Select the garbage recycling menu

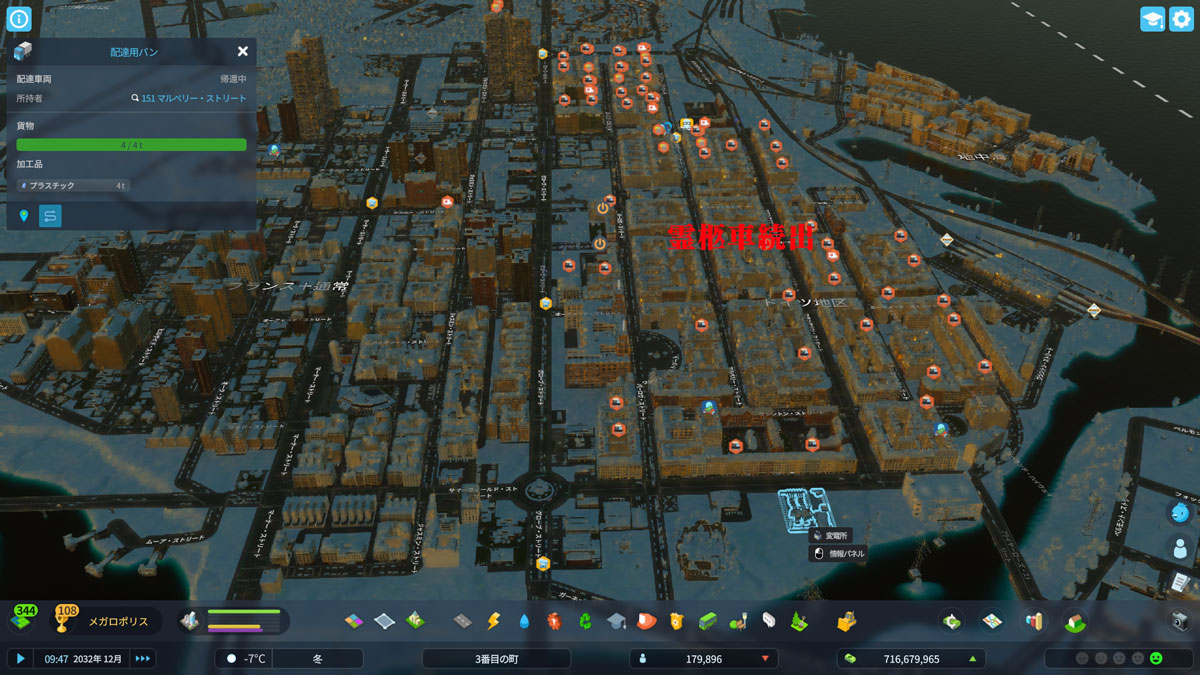(585, 622)
